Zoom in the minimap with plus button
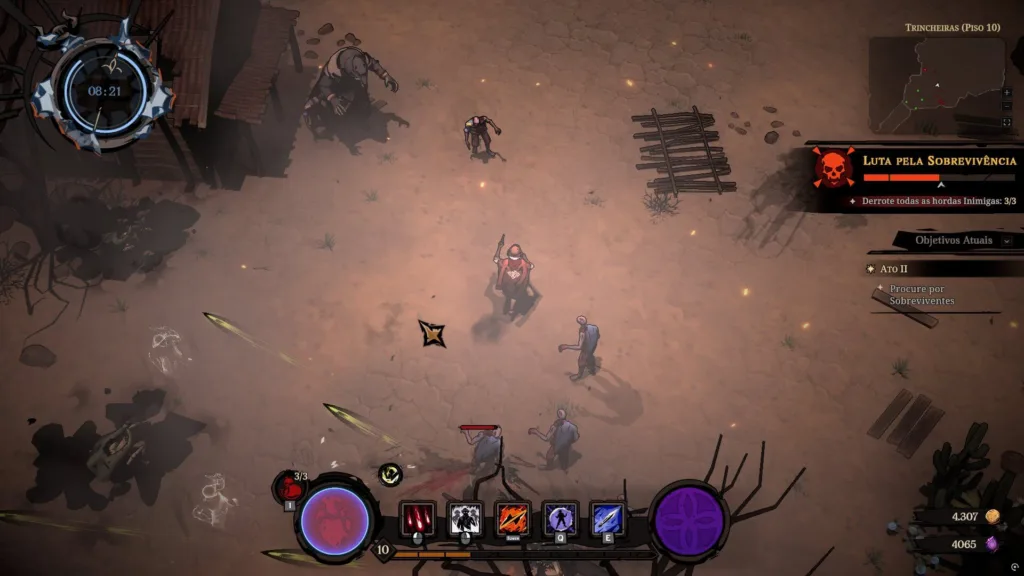The height and width of the screenshot is (576, 1024). [x=1006, y=91]
